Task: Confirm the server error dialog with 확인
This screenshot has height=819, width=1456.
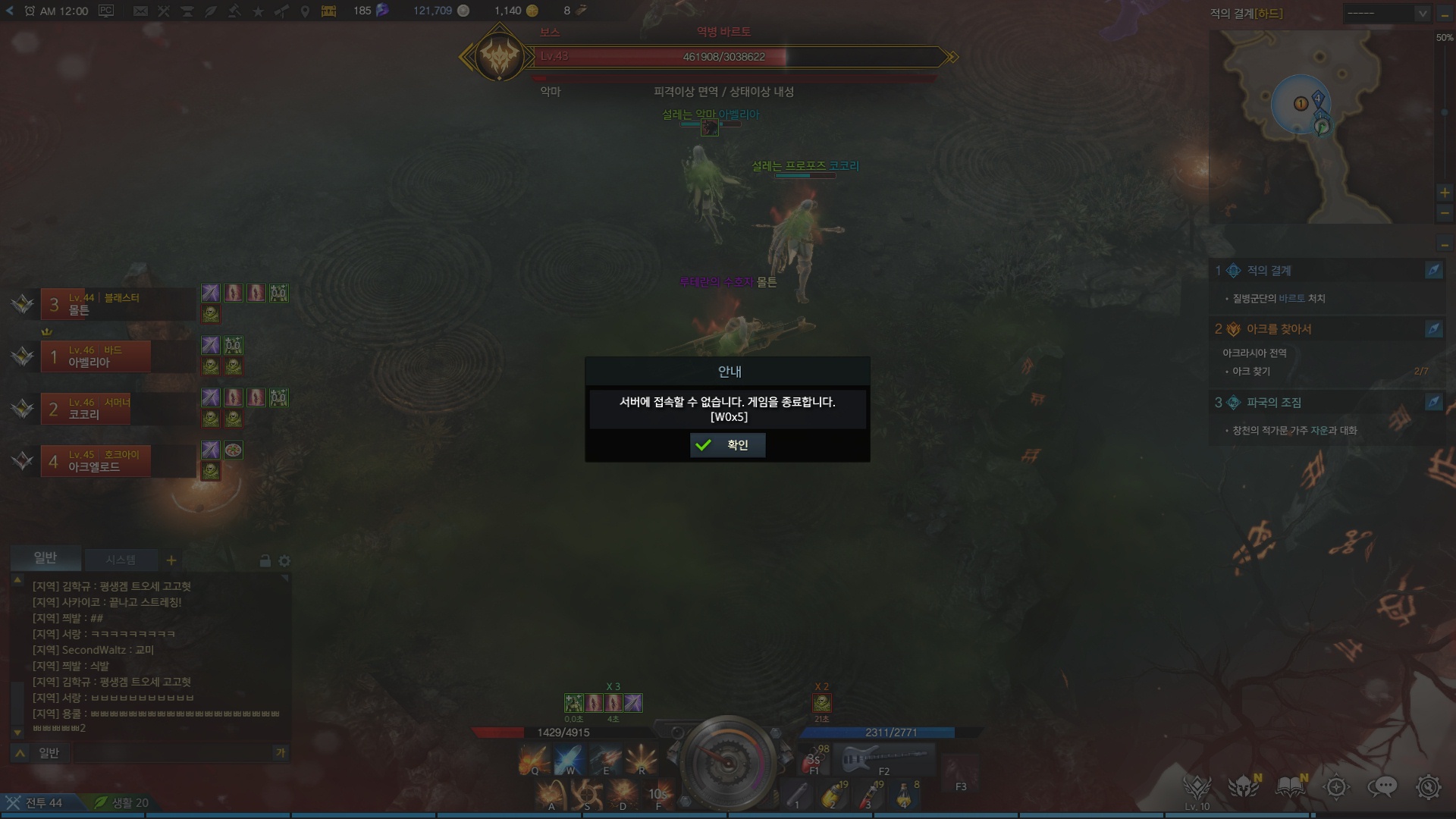Action: (727, 445)
